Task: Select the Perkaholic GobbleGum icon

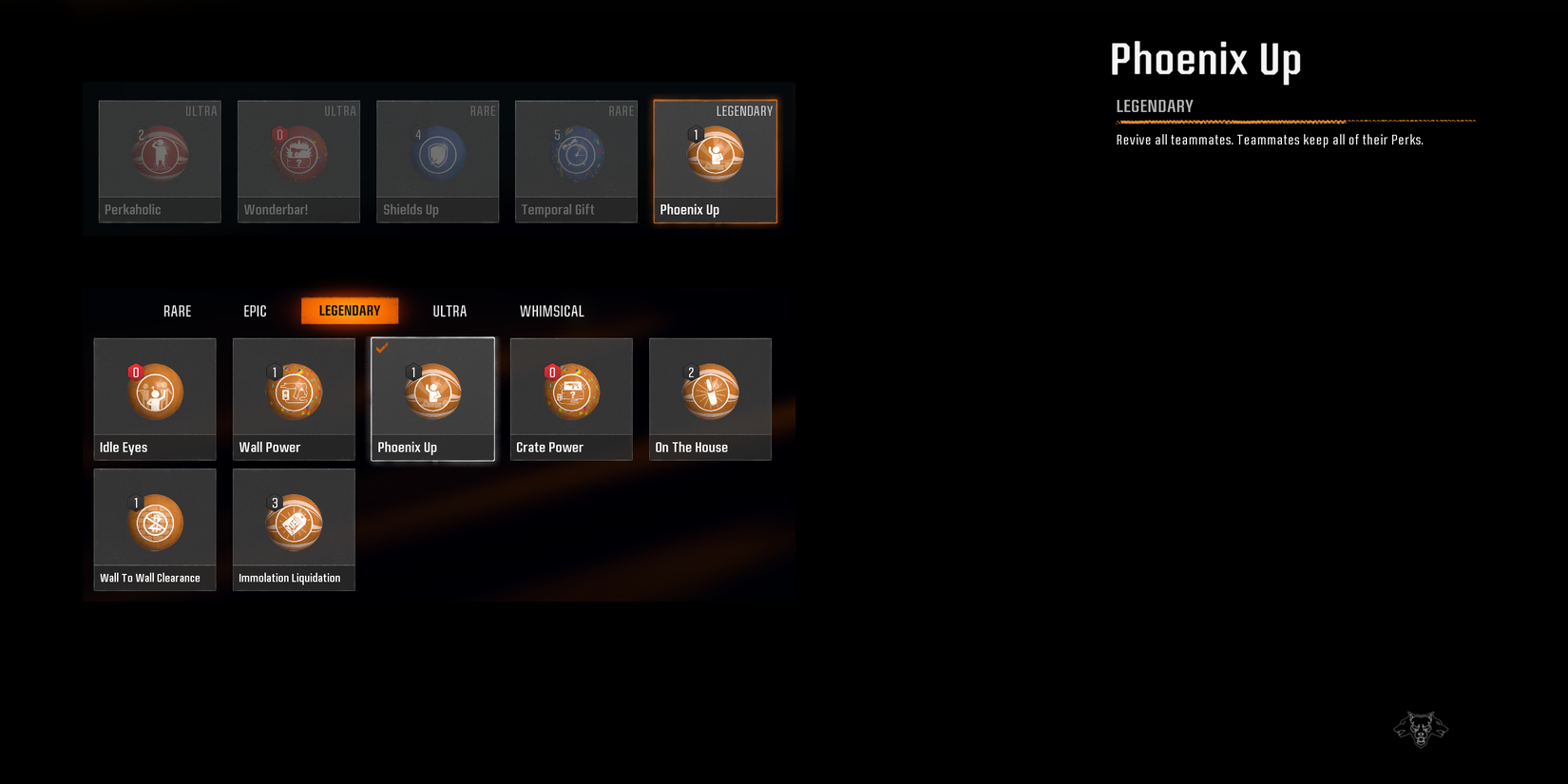Action: coord(159,154)
